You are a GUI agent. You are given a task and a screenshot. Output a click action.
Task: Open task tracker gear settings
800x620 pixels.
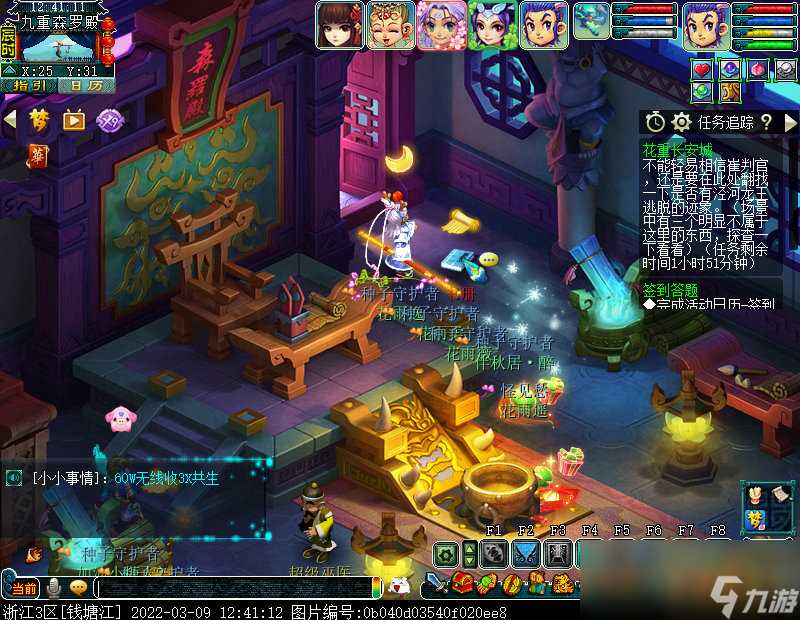[x=682, y=122]
